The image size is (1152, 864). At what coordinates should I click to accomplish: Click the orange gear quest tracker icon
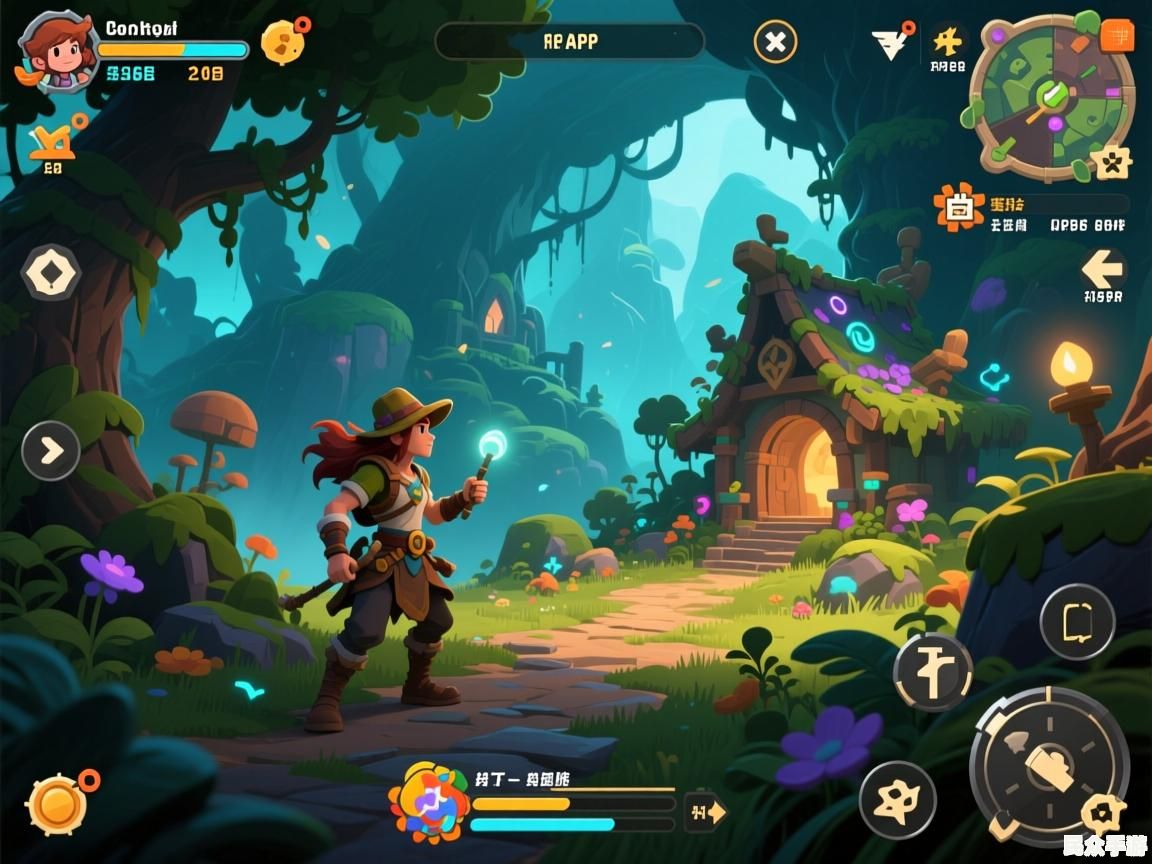click(959, 208)
